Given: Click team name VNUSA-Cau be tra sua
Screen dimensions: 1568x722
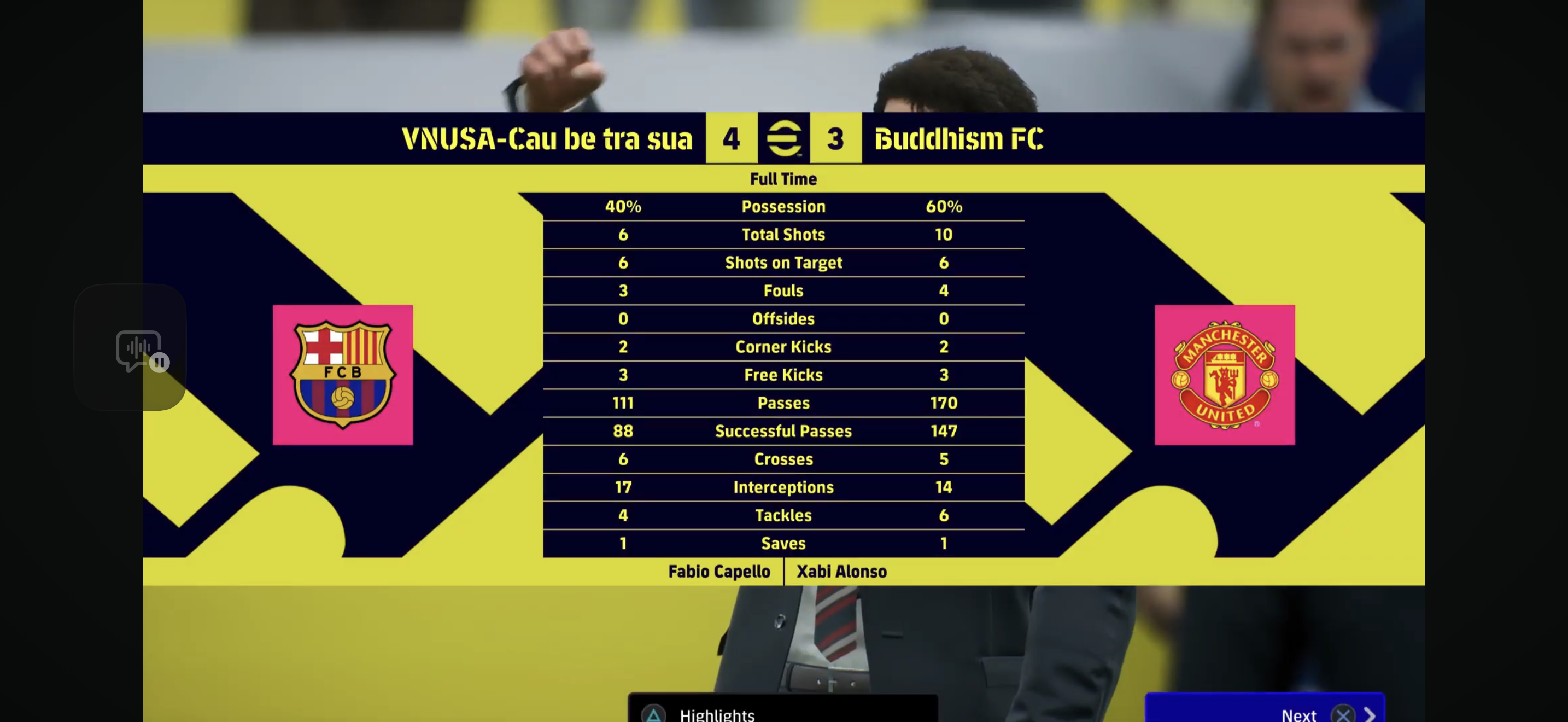Looking at the screenshot, I should point(547,139).
